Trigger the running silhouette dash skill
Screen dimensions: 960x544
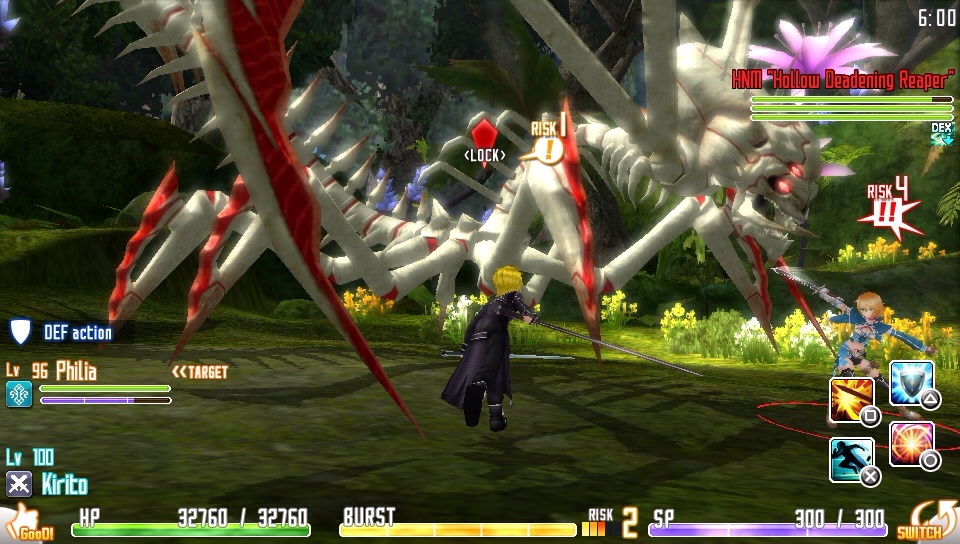851,459
